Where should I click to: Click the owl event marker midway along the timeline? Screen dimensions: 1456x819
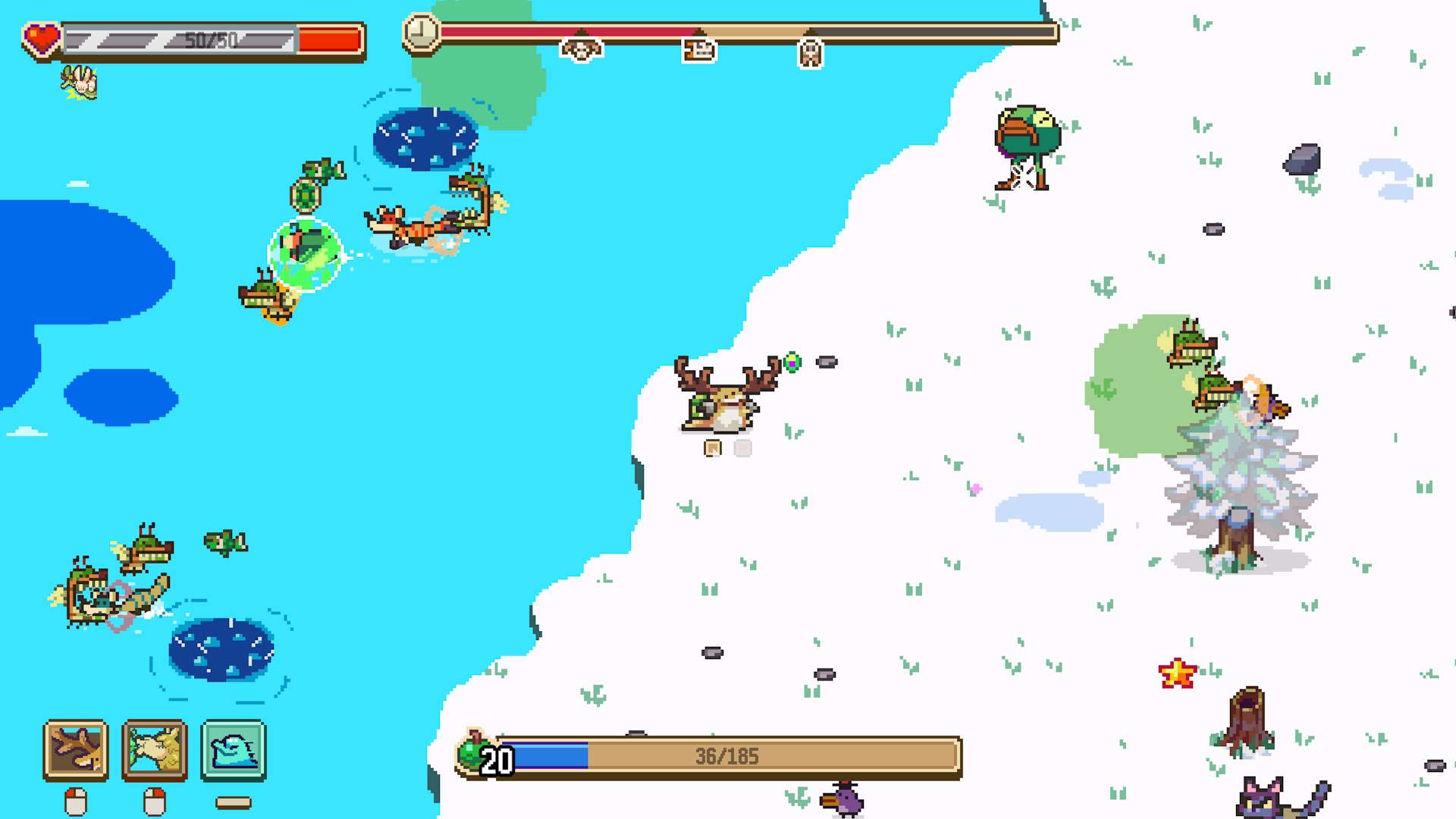[x=811, y=52]
